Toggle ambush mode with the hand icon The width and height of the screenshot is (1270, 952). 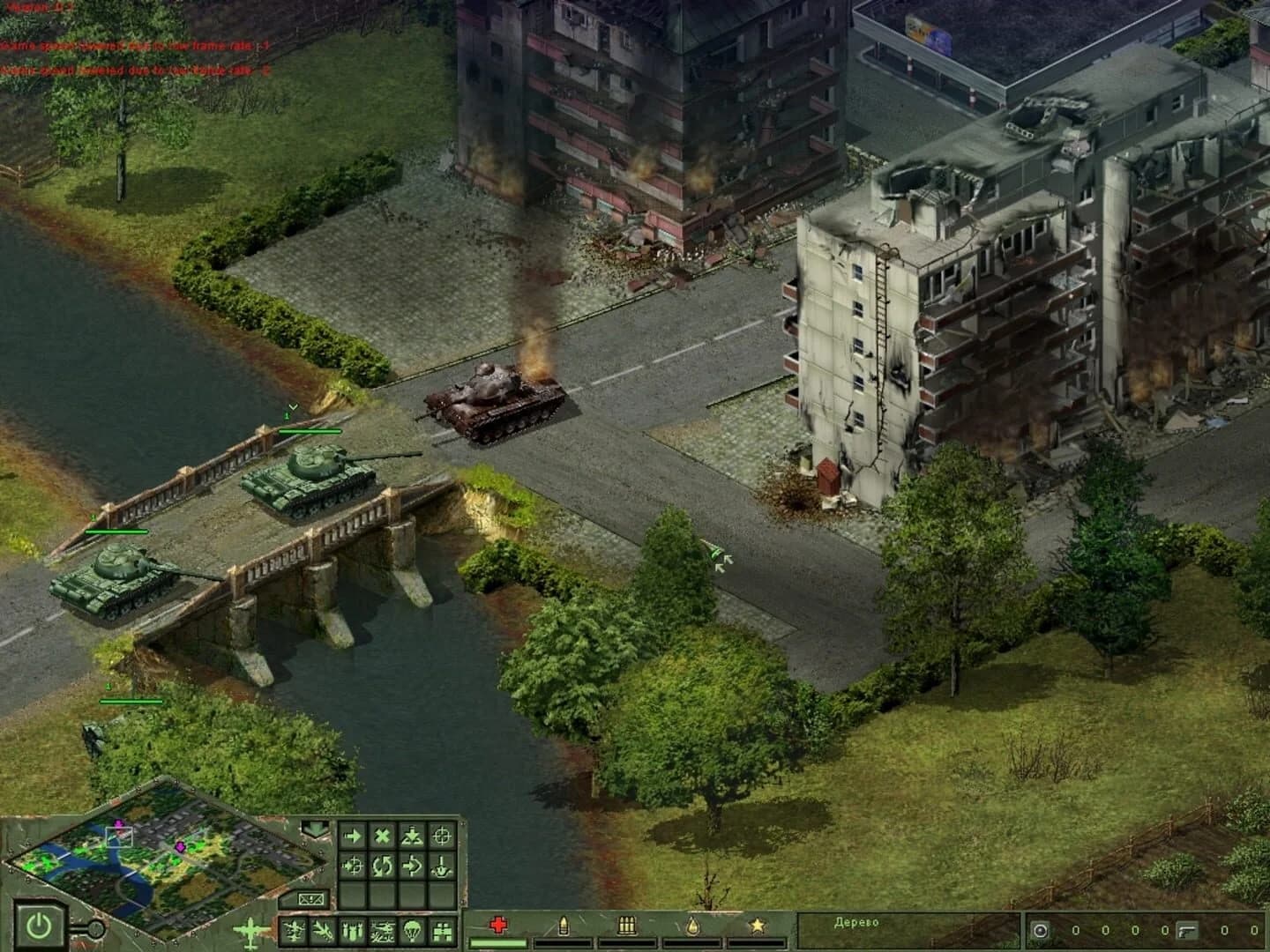pyautogui.click(x=441, y=866)
